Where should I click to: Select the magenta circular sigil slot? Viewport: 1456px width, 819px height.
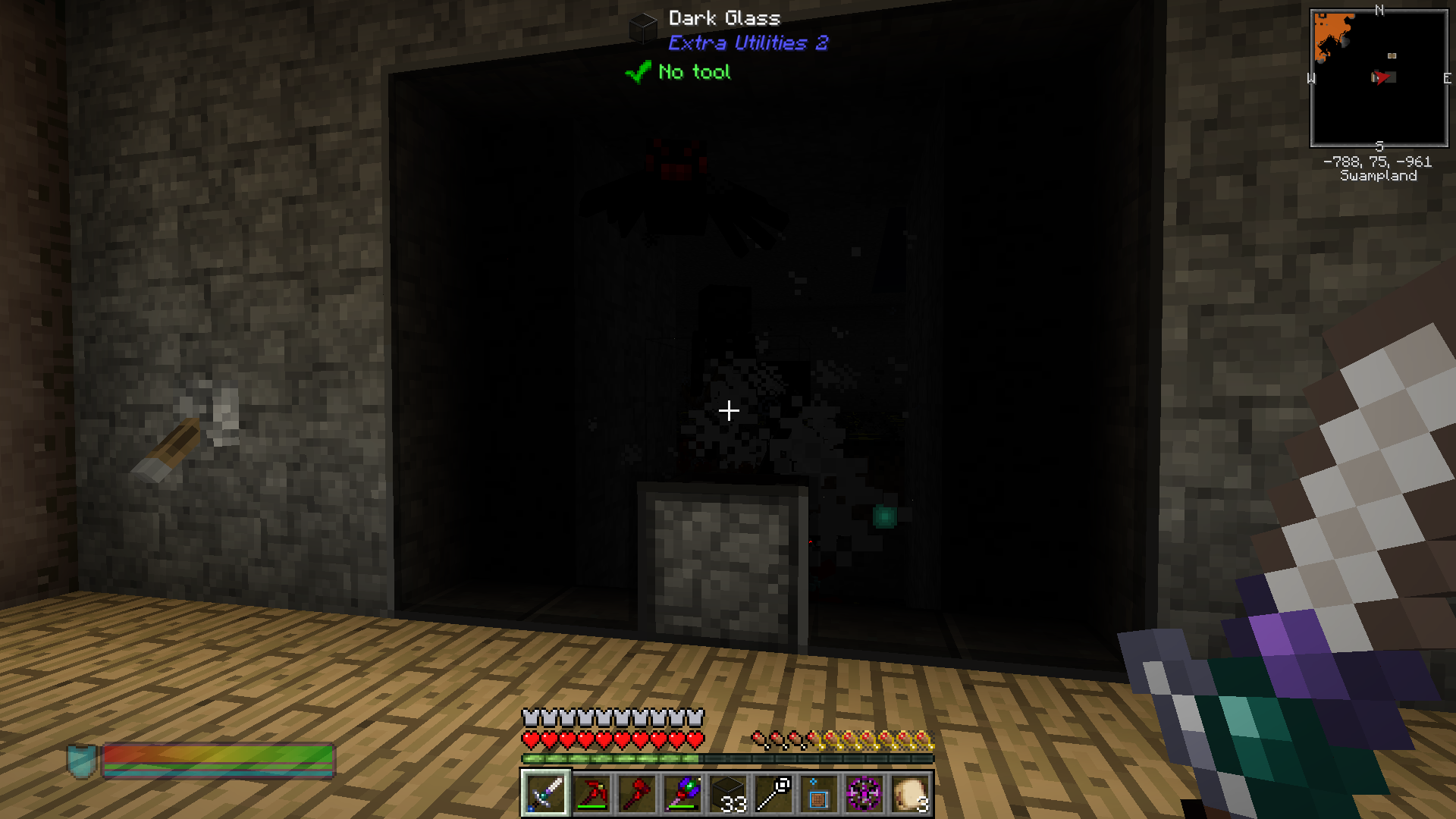click(864, 794)
